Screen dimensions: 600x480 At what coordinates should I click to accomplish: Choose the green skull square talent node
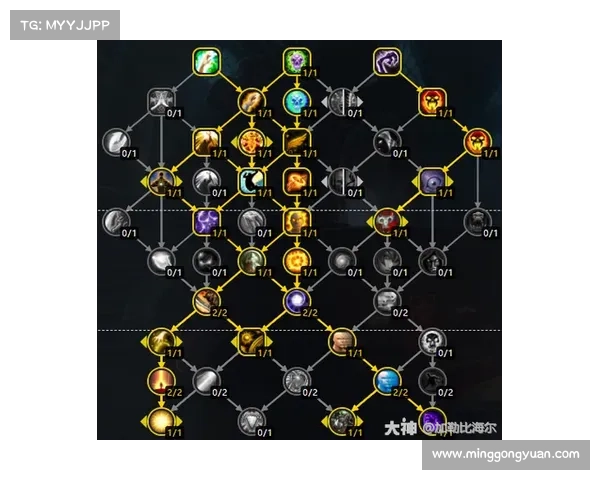296,61
